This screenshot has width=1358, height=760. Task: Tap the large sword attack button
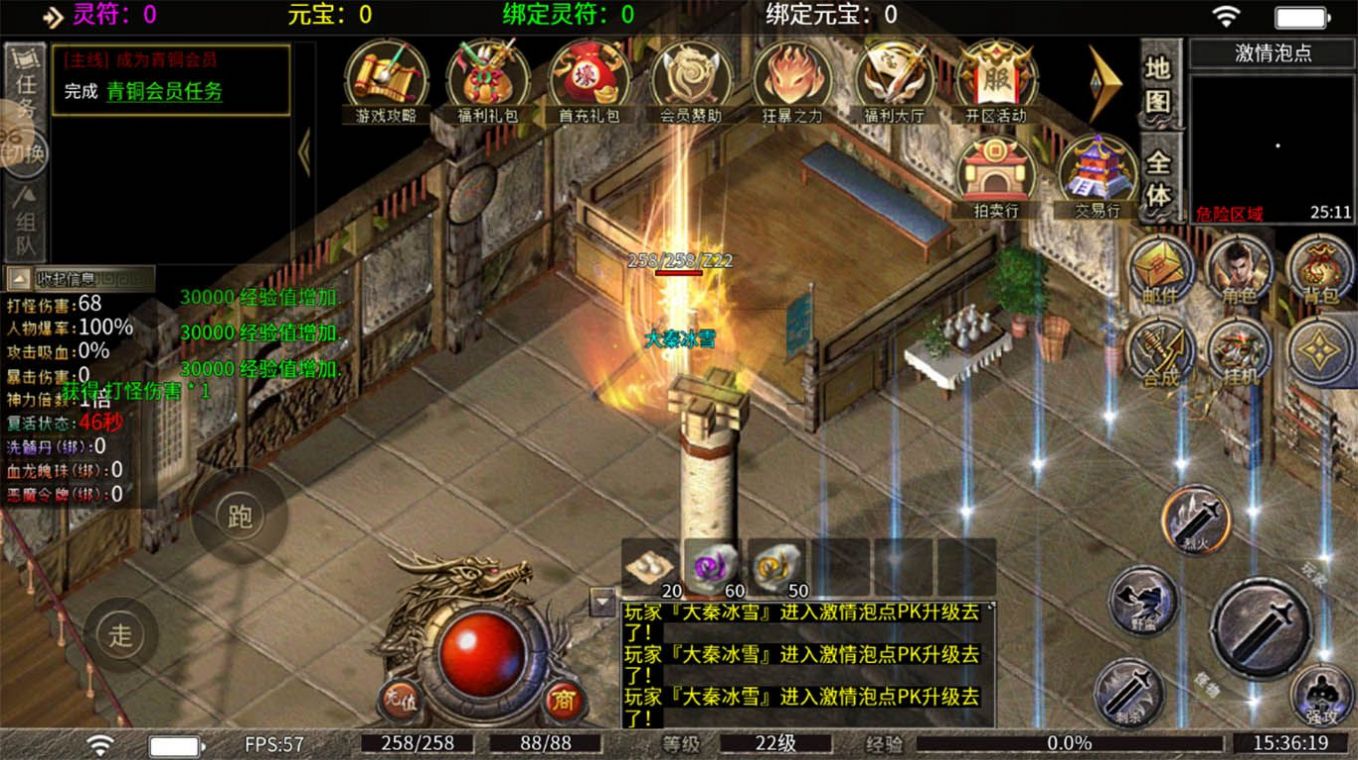tap(1261, 628)
